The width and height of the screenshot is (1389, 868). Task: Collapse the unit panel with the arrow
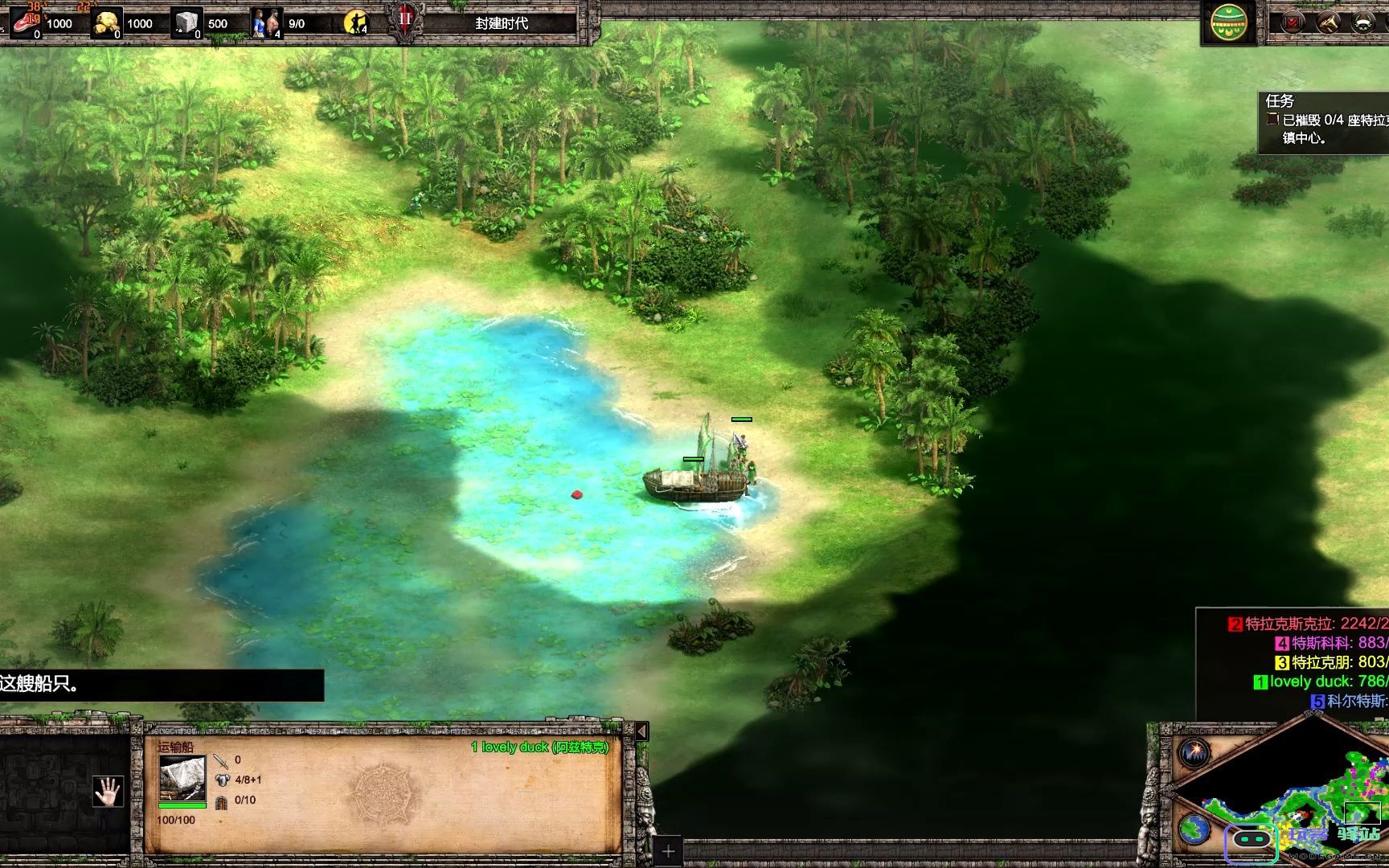[641, 731]
